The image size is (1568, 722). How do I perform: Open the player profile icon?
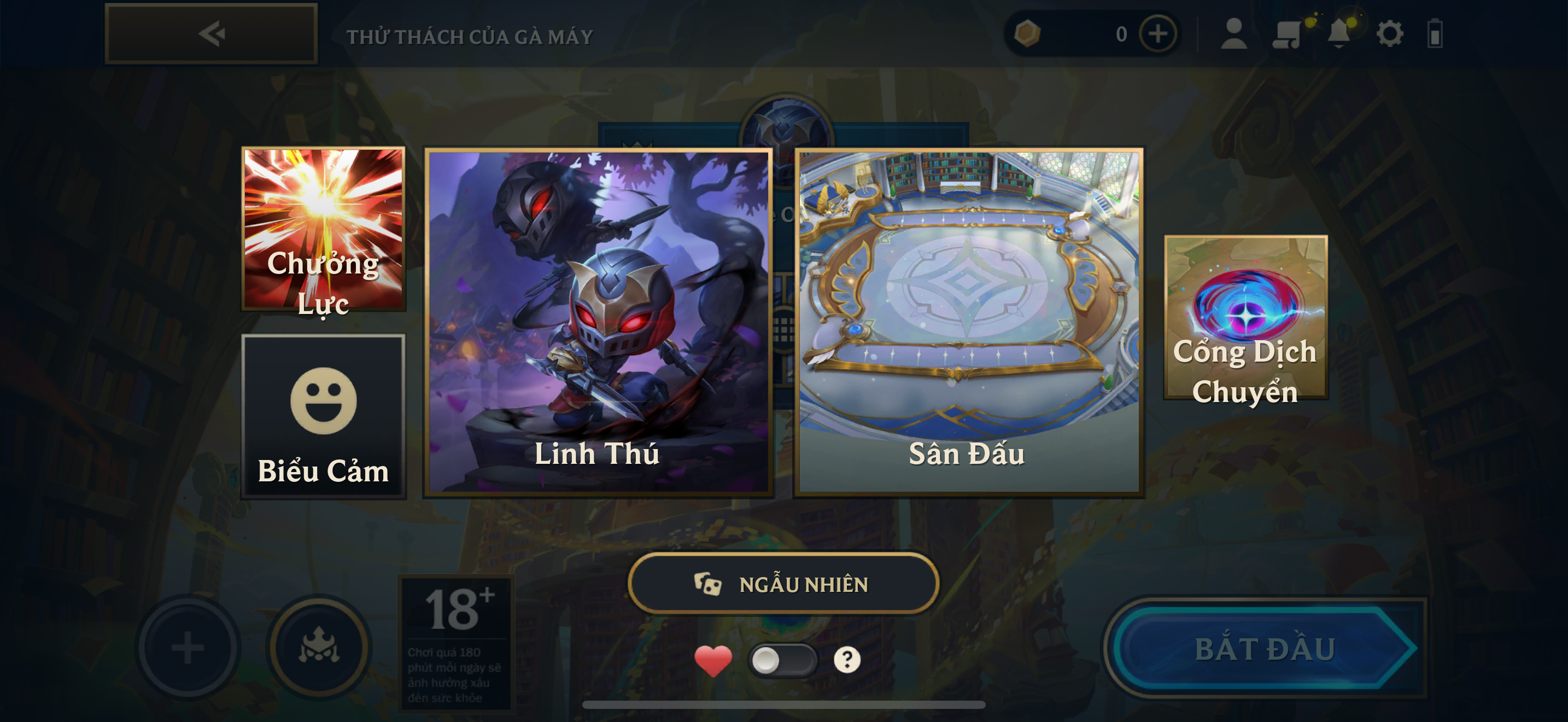click(x=1234, y=33)
